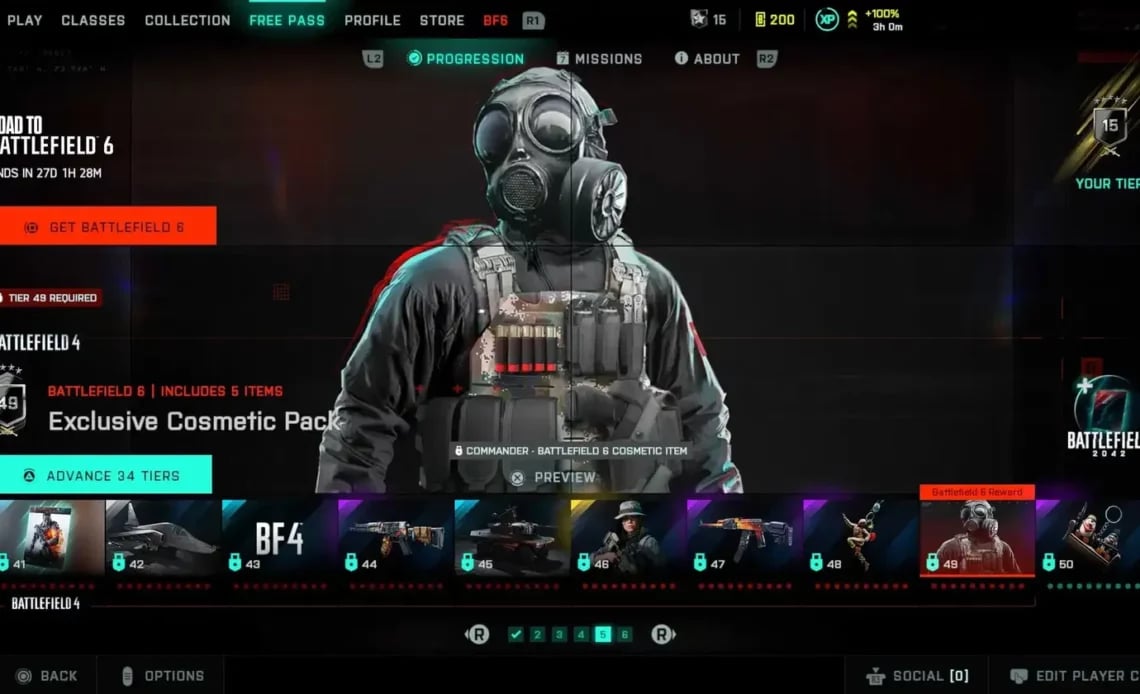Open the Play menu tab

click(25, 20)
